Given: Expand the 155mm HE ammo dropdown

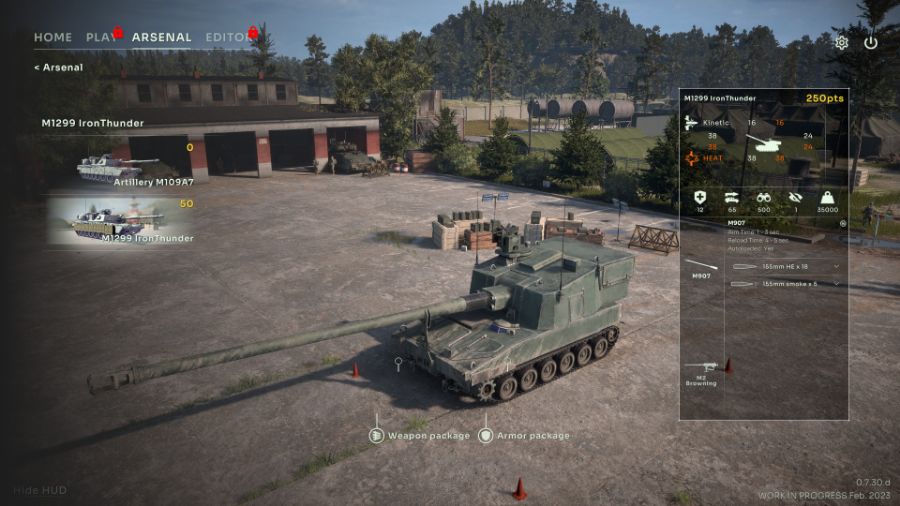Looking at the screenshot, I should [836, 267].
